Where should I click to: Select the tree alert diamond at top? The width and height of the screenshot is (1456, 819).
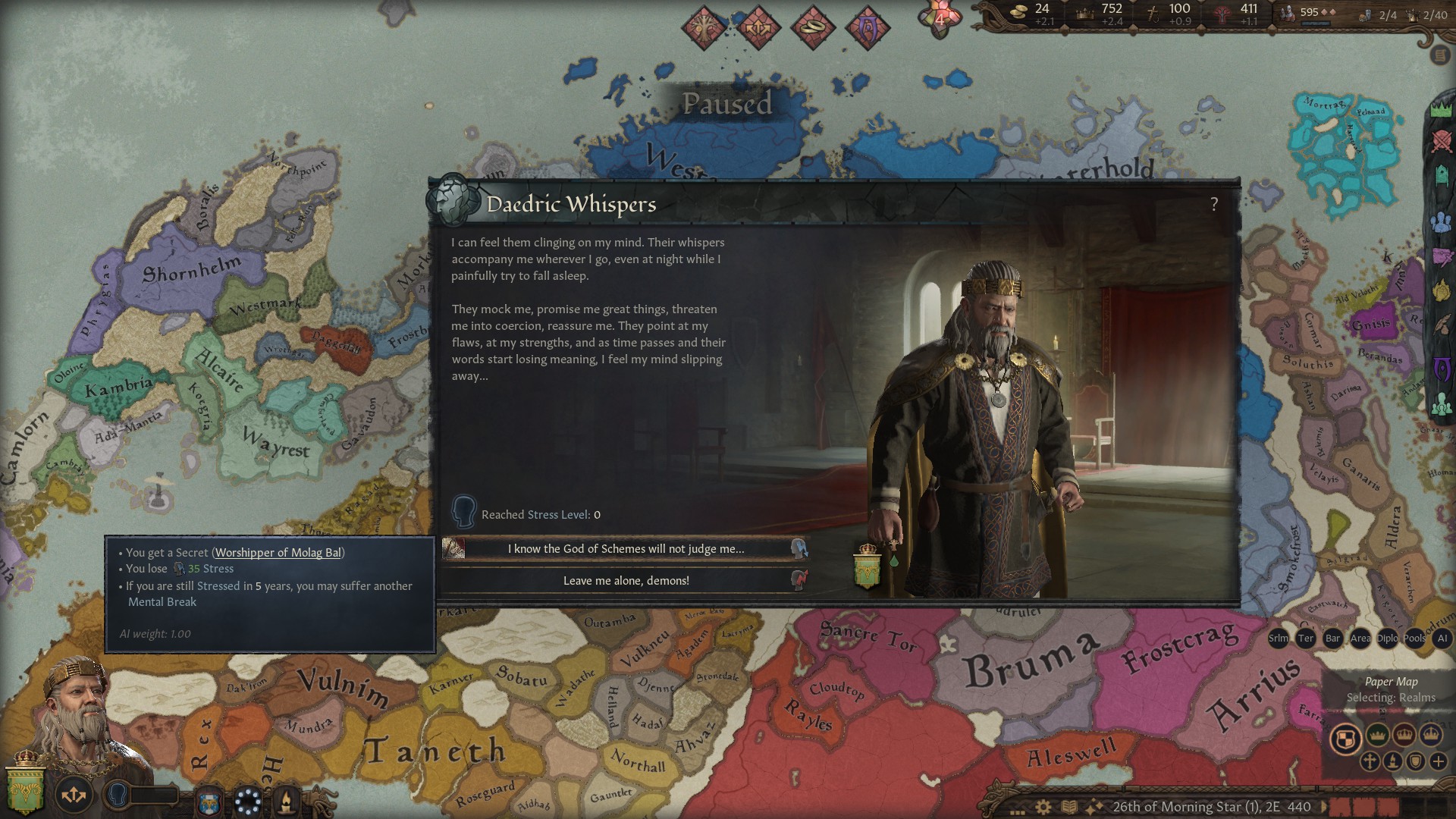[704, 28]
